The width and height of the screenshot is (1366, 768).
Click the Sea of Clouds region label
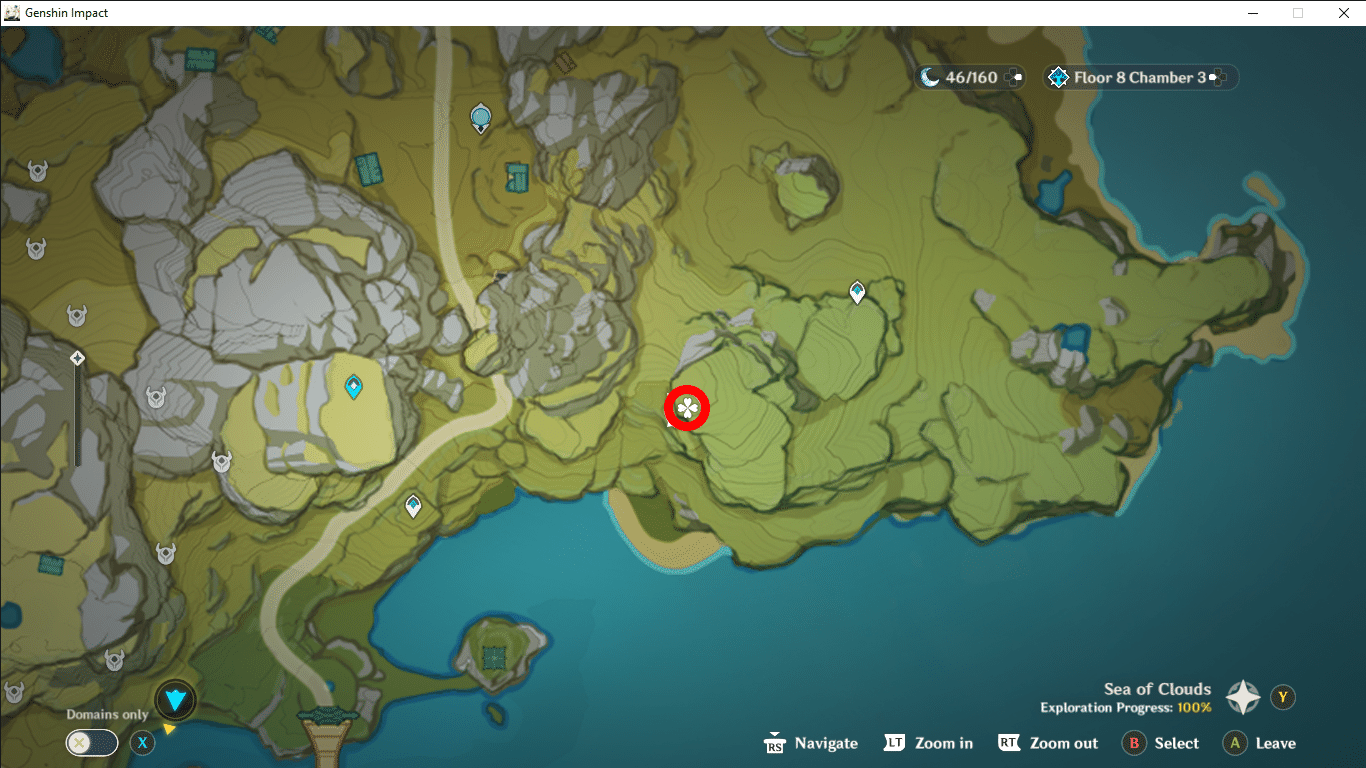tap(1157, 689)
